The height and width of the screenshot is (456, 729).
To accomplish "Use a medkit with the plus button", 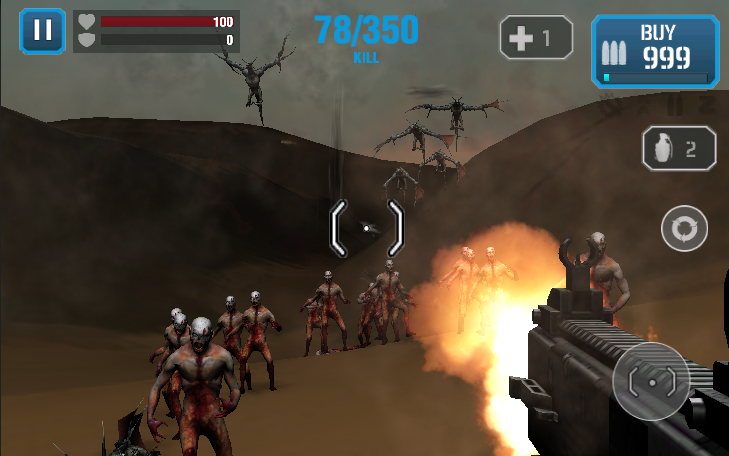I will coord(536,39).
